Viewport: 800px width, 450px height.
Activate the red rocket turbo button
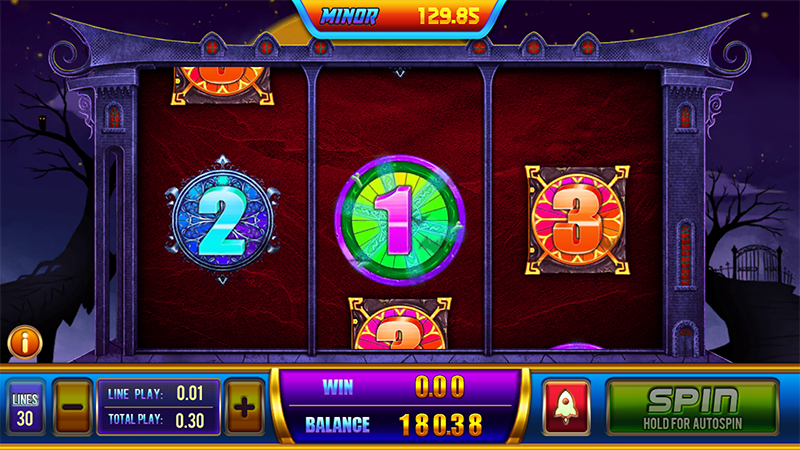point(567,408)
